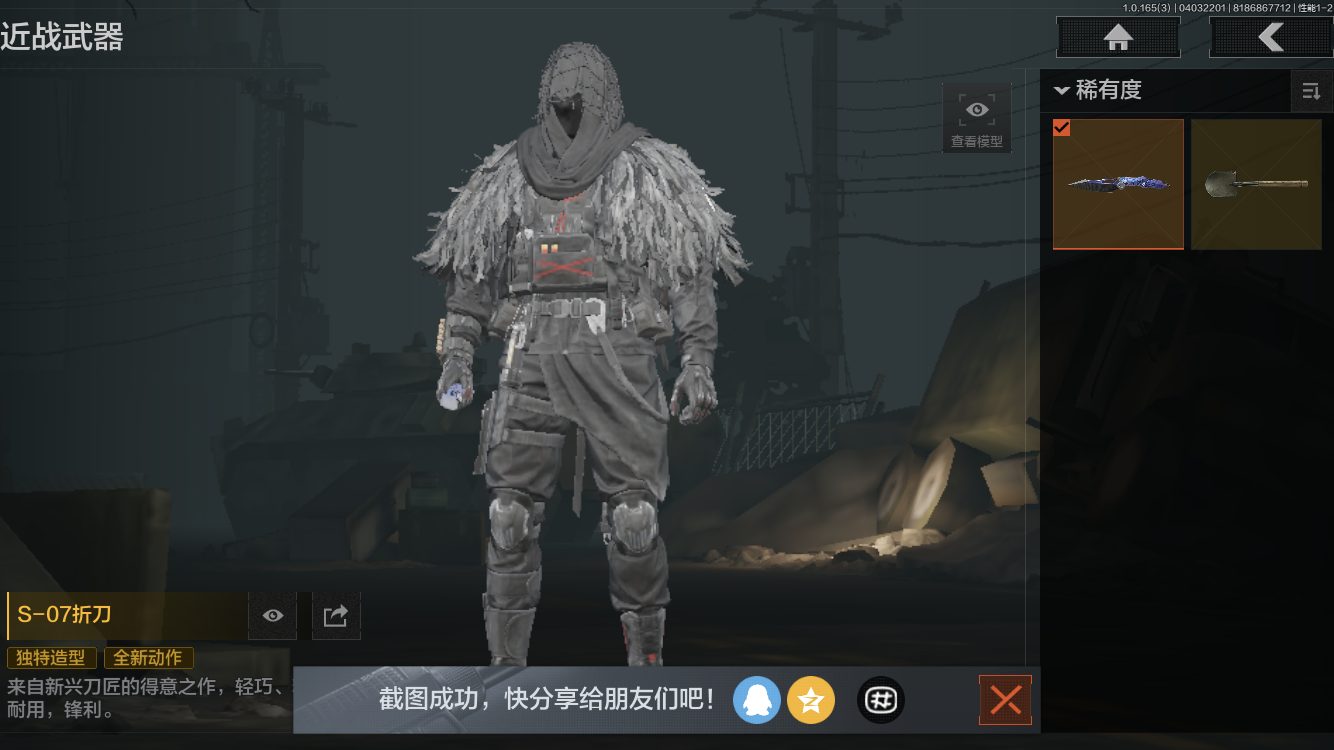Click the 全新动作 tag button

(x=148, y=658)
